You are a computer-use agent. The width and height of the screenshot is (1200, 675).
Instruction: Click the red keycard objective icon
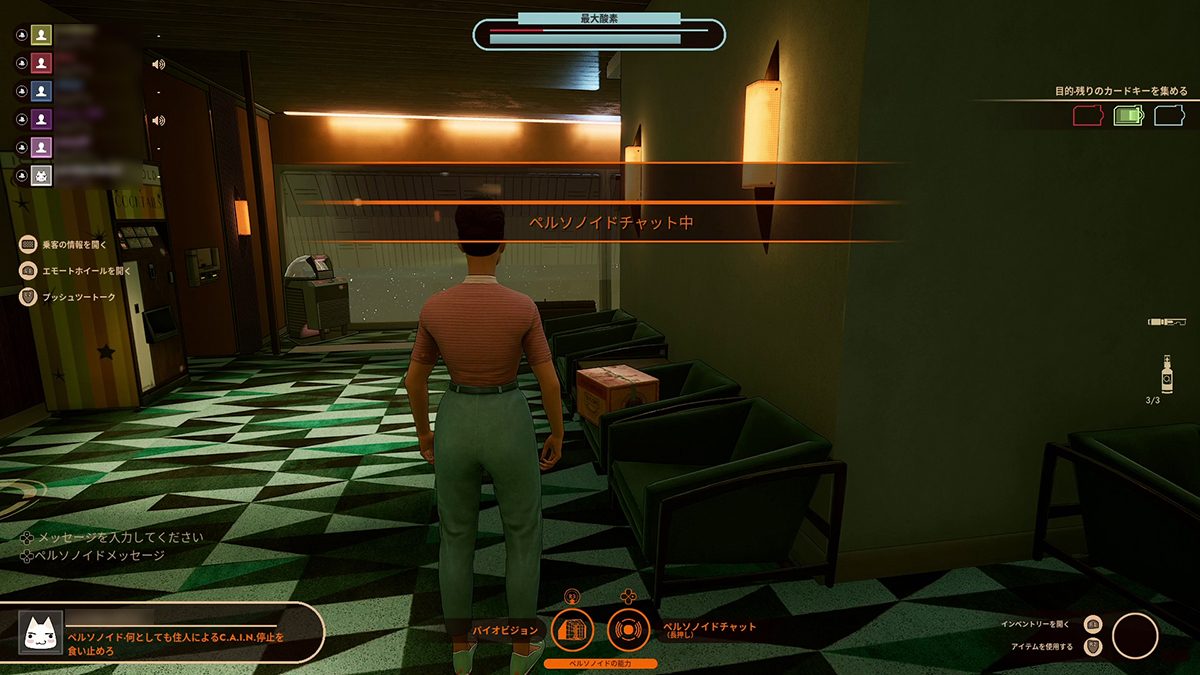(x=1087, y=116)
